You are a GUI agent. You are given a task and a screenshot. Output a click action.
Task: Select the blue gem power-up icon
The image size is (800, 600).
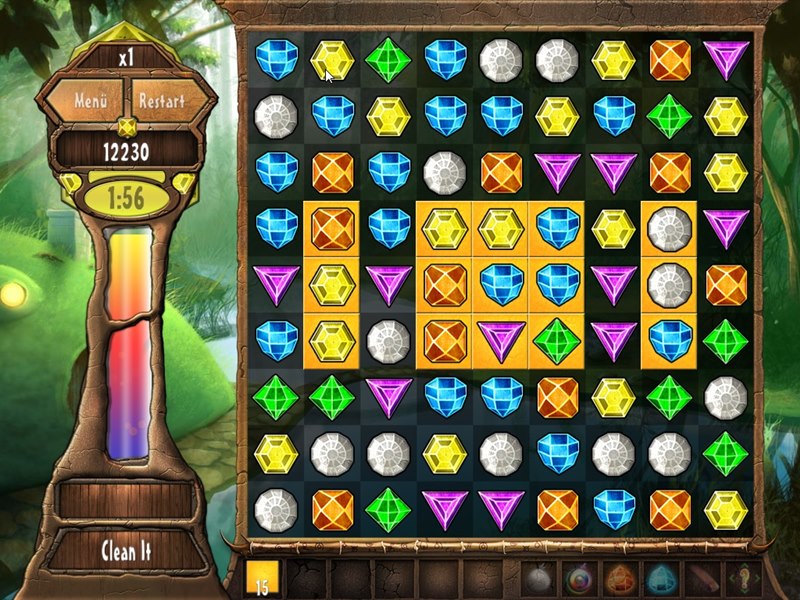pos(661,579)
